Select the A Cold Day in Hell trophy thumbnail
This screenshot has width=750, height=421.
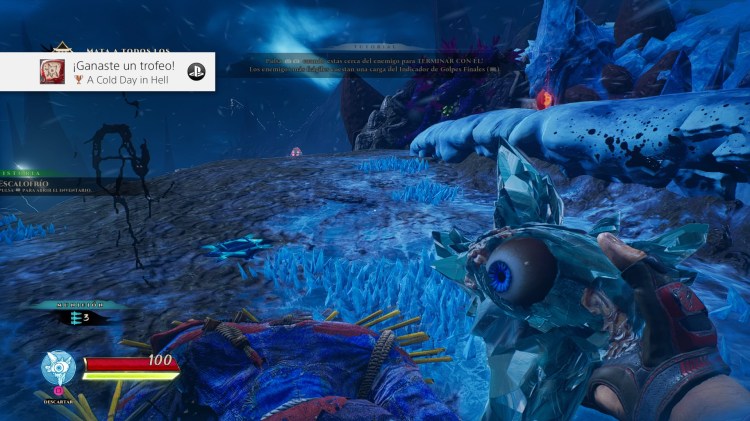(x=52, y=71)
